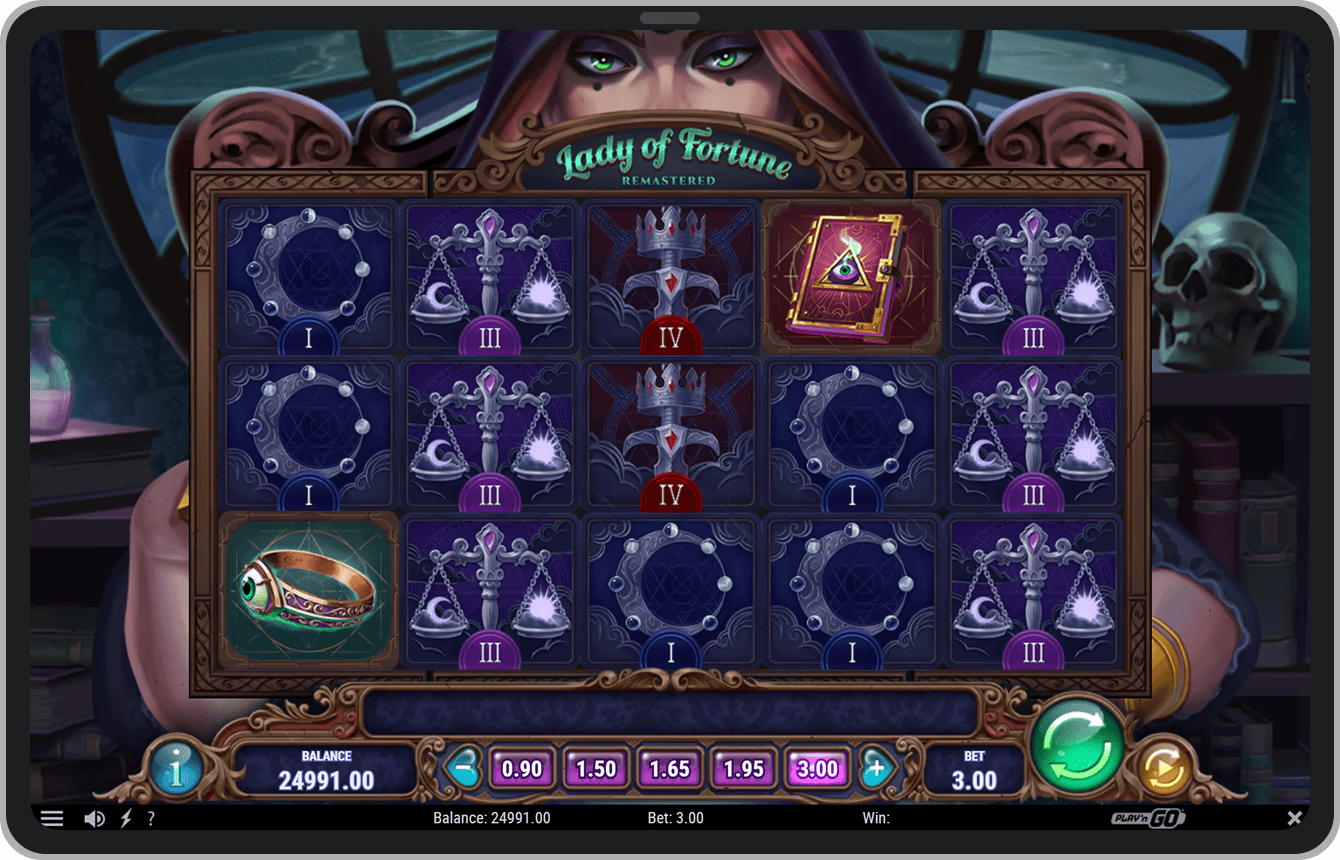Increase the bet with the plus button
The image size is (1340, 860).
pyautogui.click(x=876, y=769)
